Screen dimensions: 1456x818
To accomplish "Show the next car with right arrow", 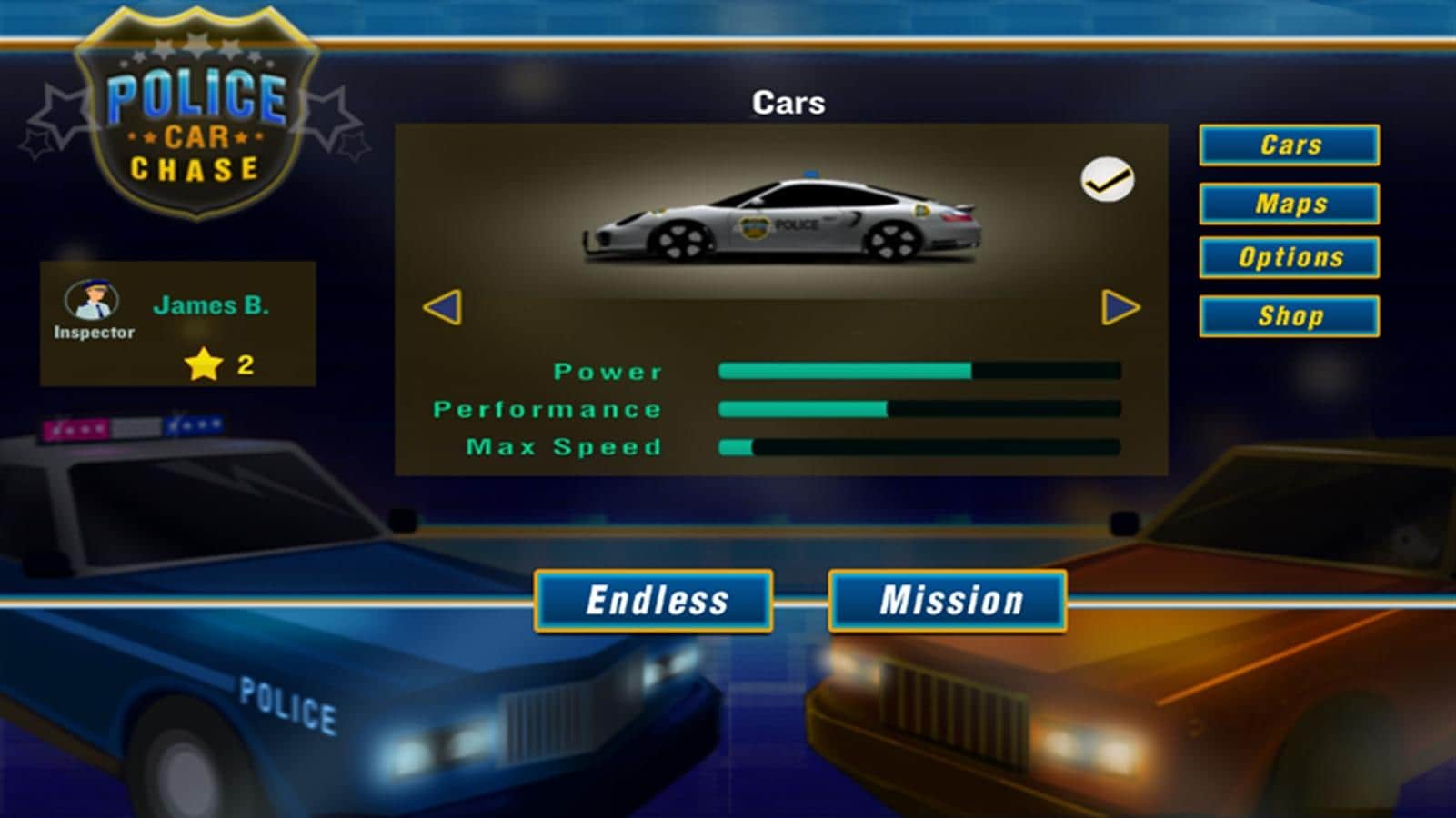I will pyautogui.click(x=1120, y=307).
